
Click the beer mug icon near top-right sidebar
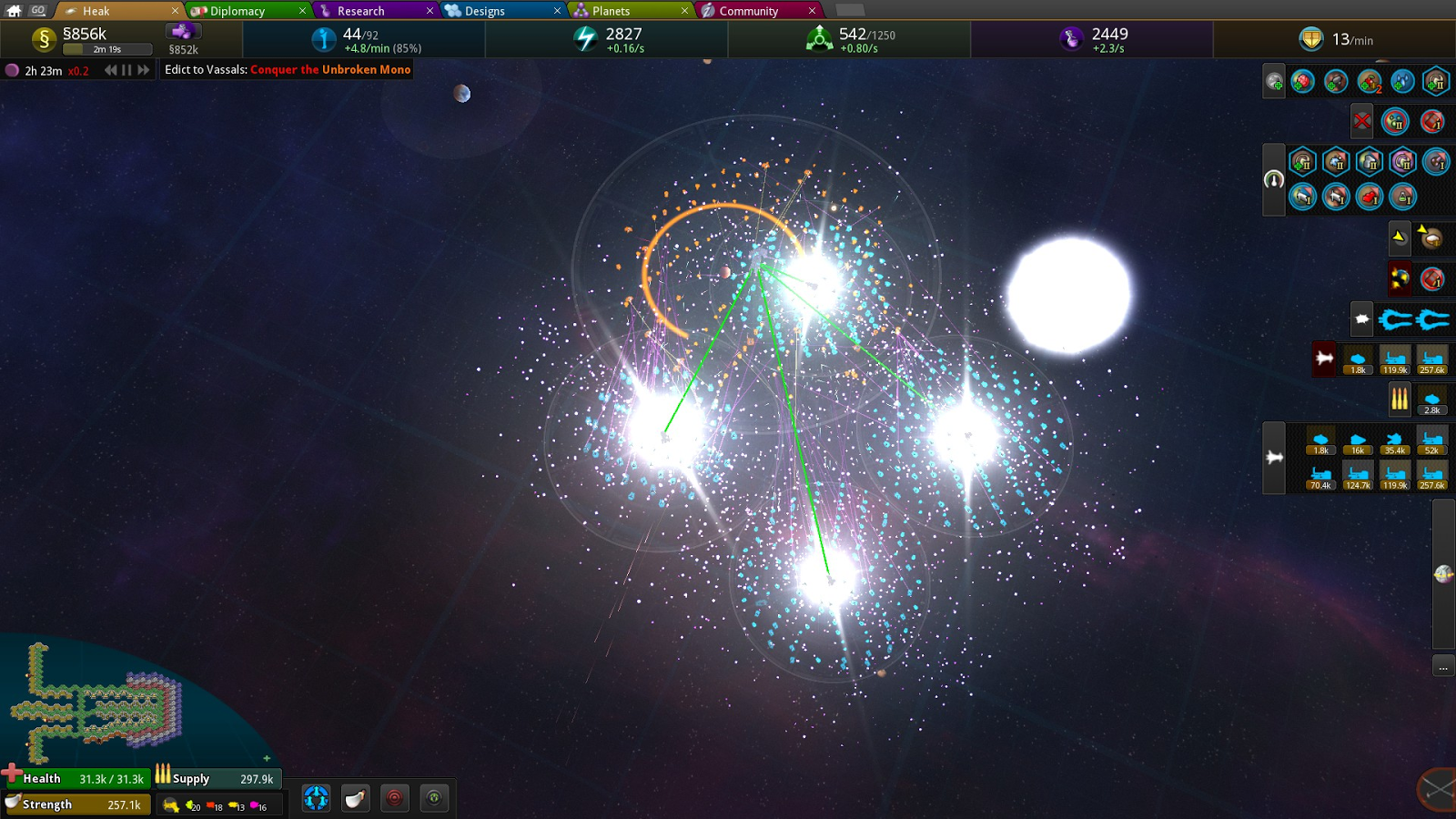click(1431, 238)
